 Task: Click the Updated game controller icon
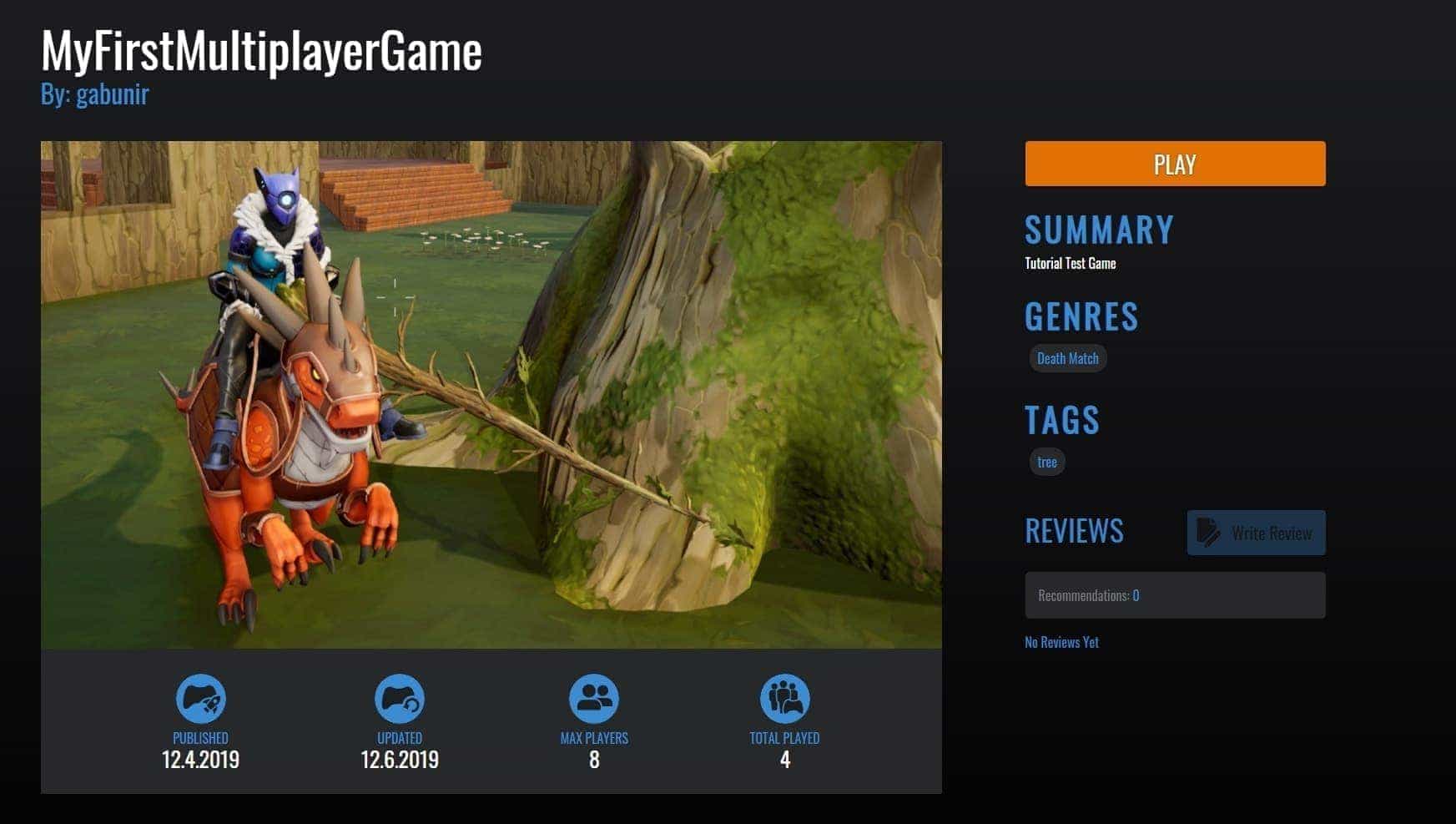click(x=399, y=698)
